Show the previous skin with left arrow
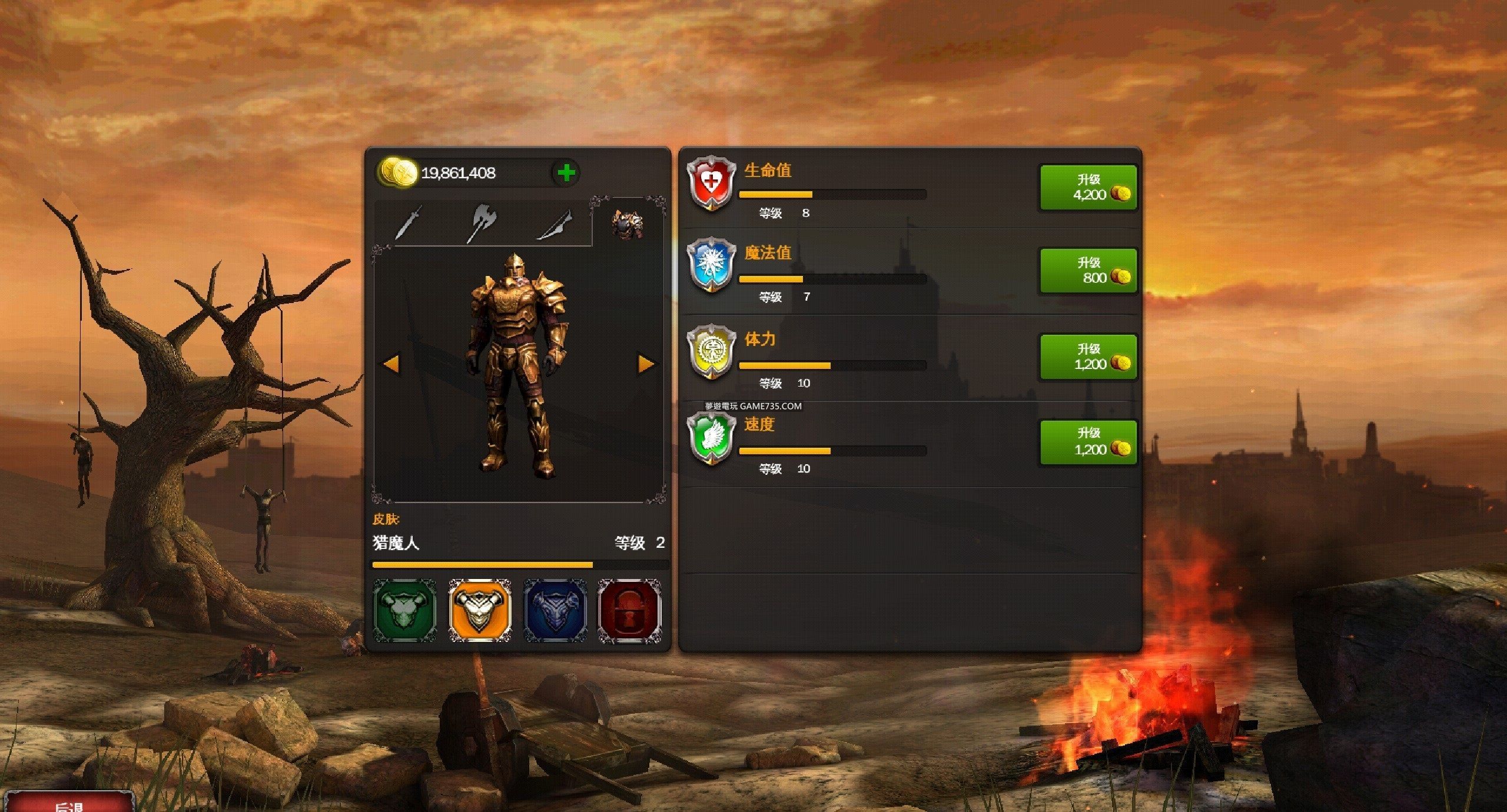1507x812 pixels. (391, 364)
